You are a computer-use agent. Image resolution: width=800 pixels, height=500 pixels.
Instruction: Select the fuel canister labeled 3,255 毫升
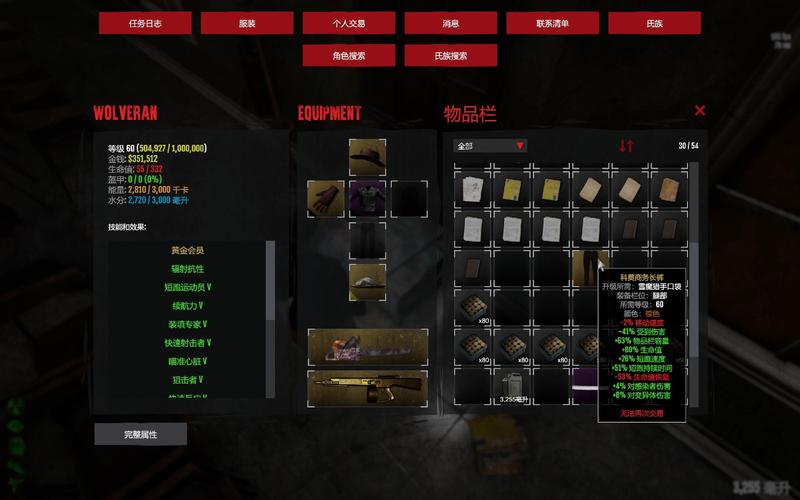coord(512,387)
